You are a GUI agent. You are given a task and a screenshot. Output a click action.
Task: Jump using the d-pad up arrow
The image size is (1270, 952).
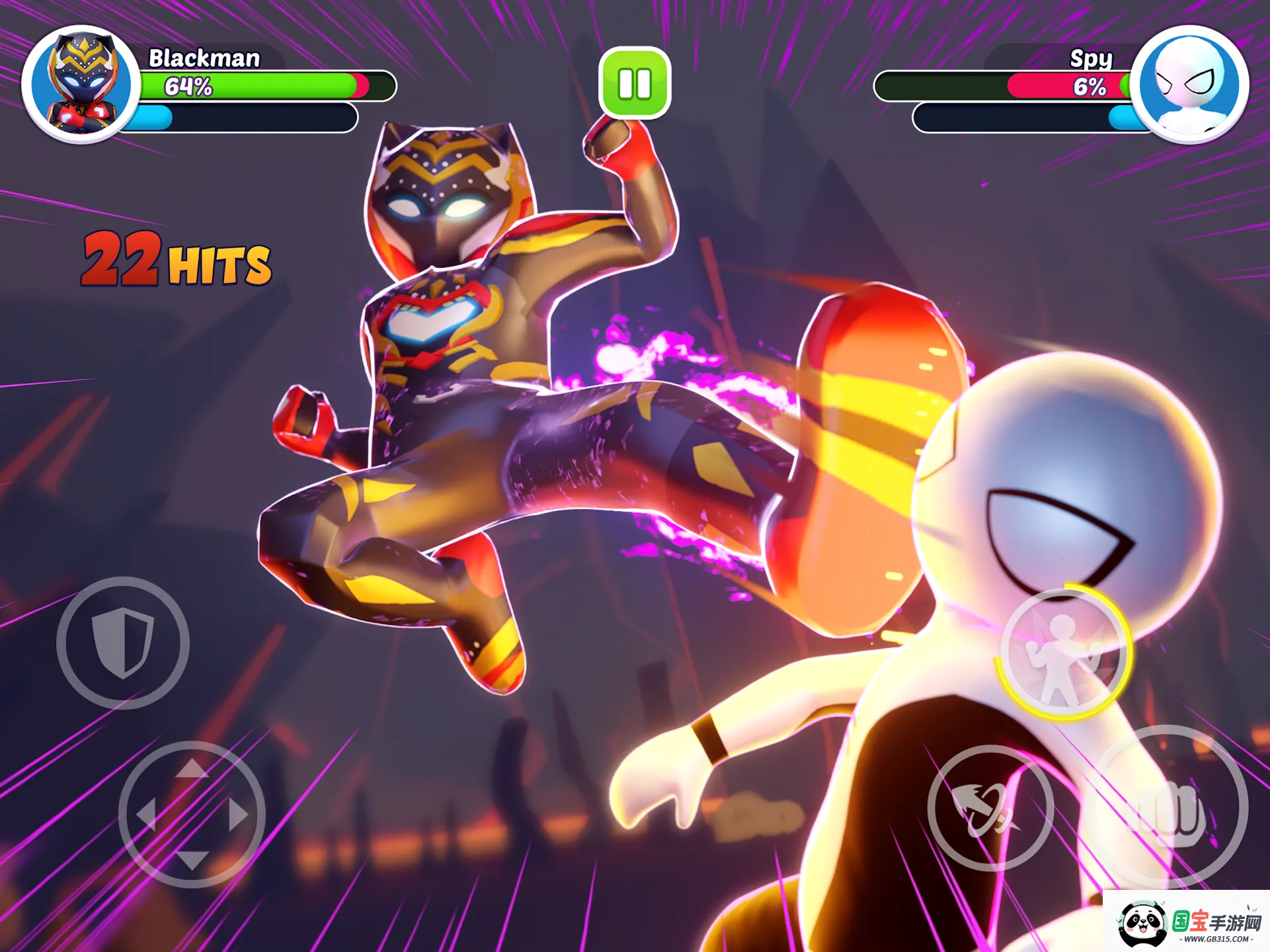[192, 768]
